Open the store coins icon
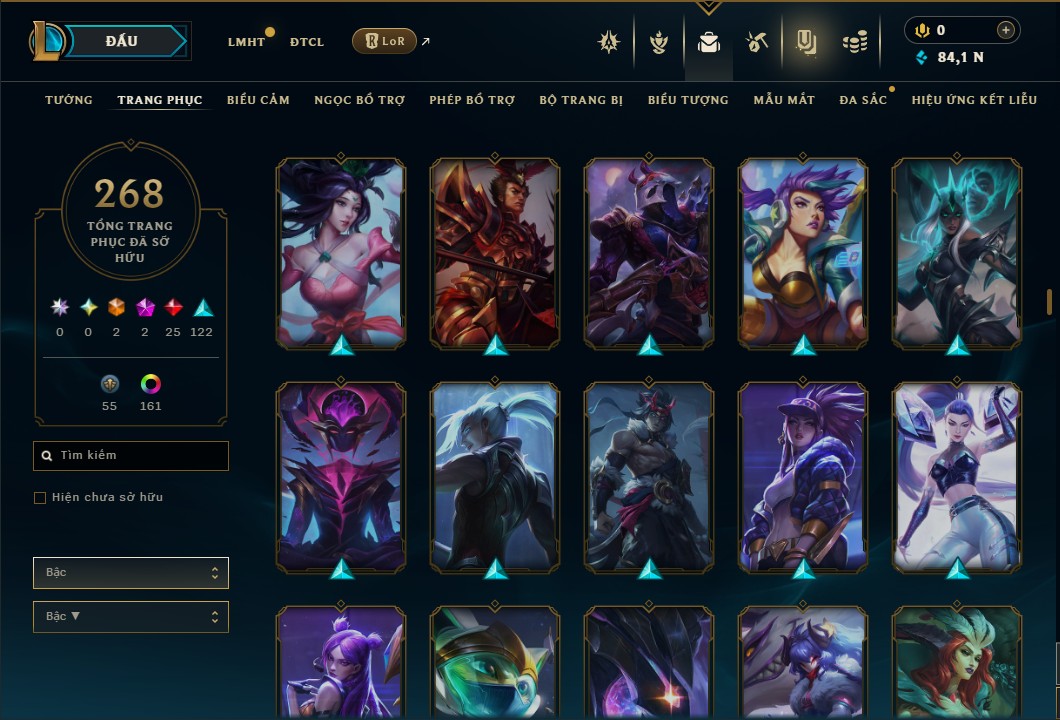This screenshot has width=1060, height=720. click(854, 42)
